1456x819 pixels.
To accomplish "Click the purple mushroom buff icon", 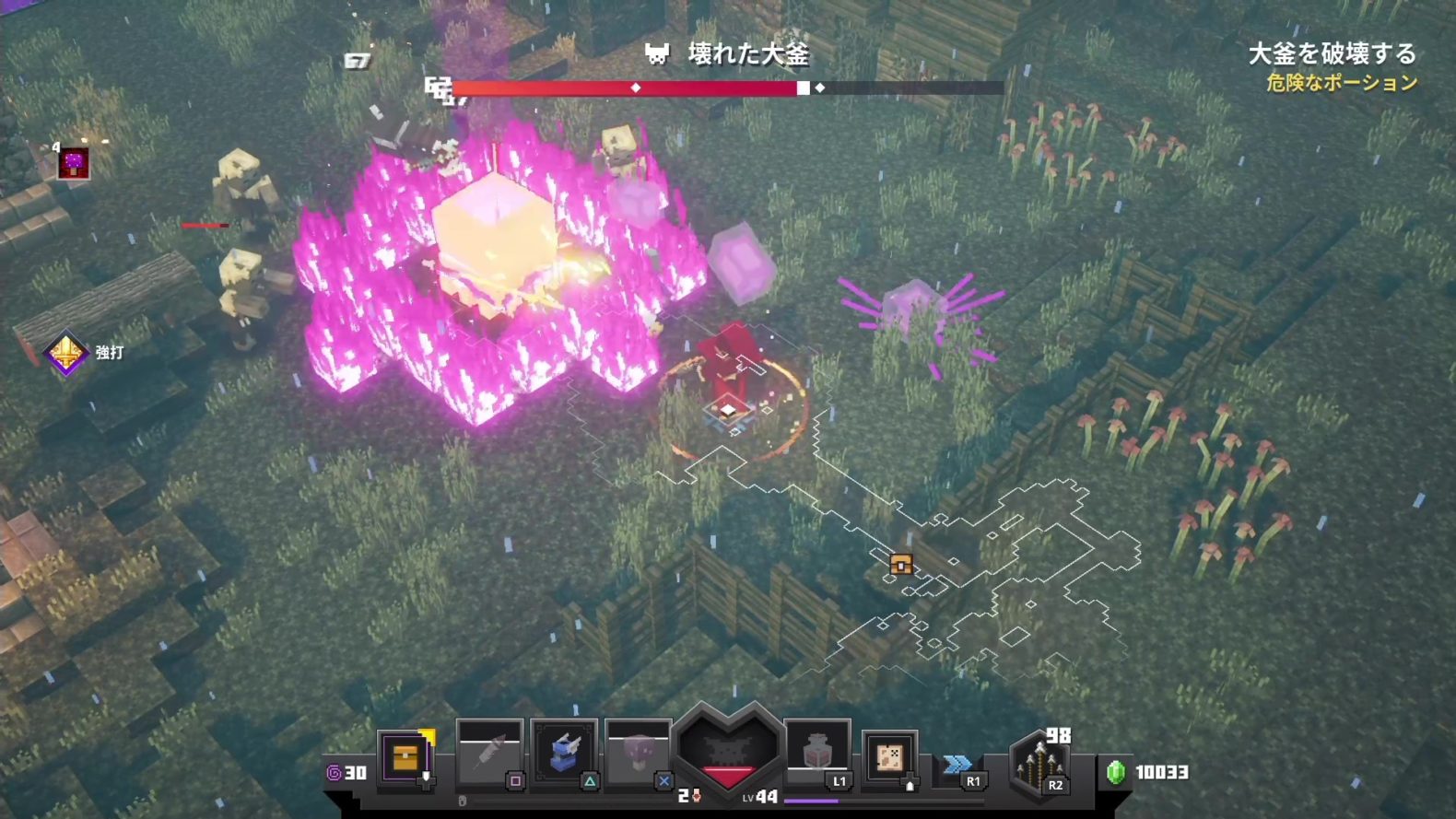I will (x=73, y=163).
